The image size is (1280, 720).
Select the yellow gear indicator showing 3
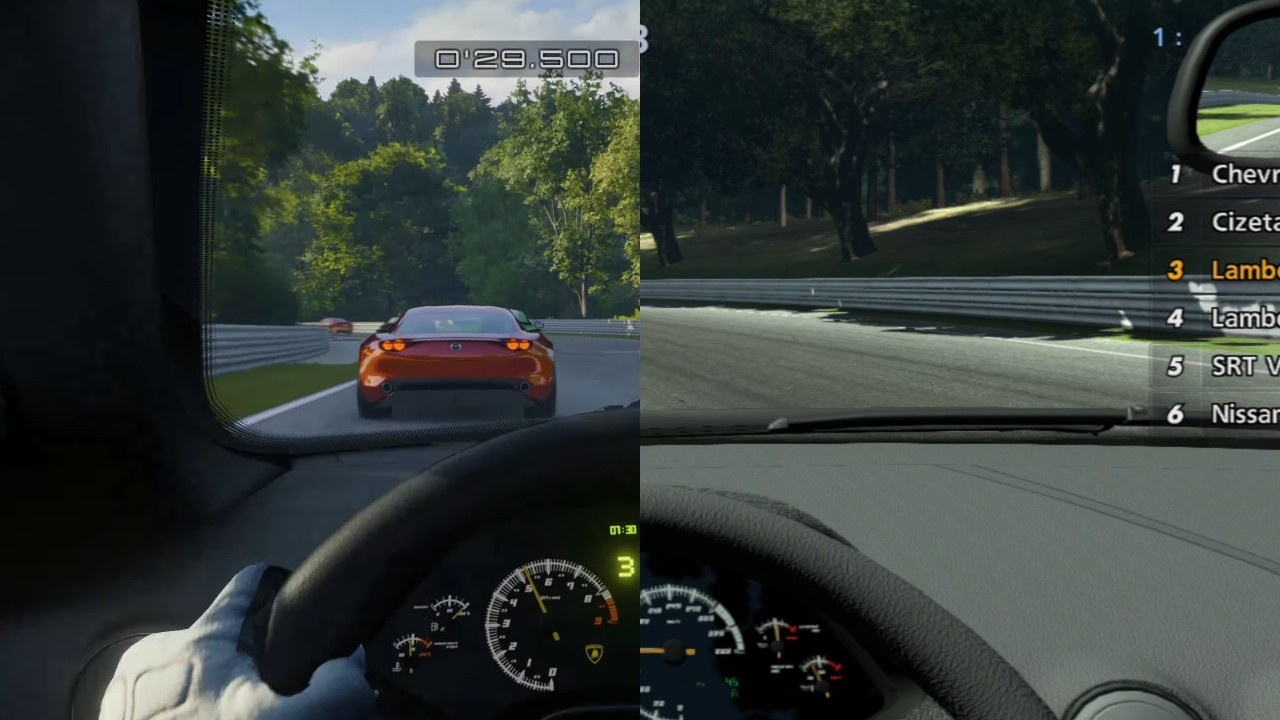tap(626, 566)
